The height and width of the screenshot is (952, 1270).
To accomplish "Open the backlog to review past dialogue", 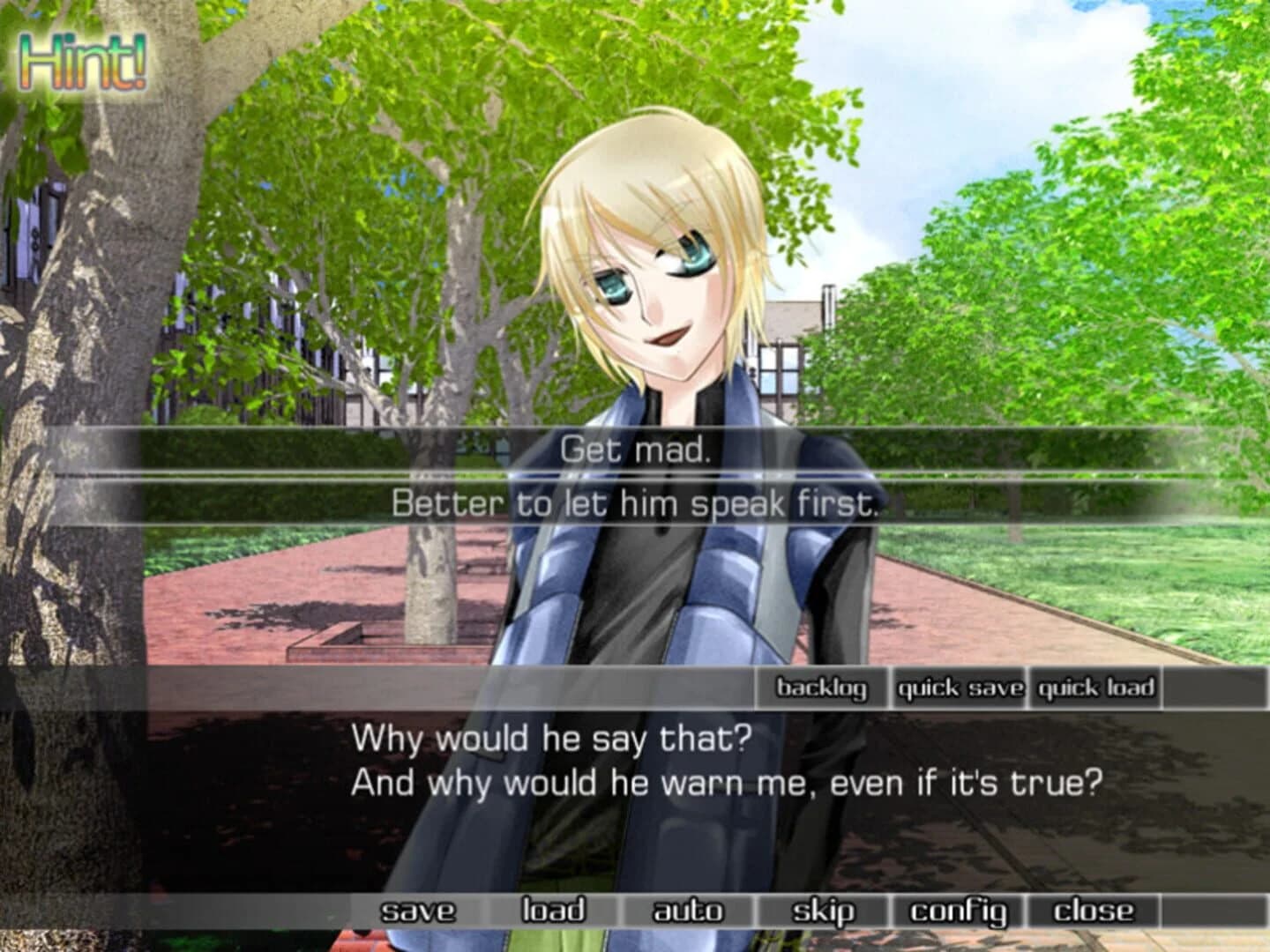I will pyautogui.click(x=822, y=688).
